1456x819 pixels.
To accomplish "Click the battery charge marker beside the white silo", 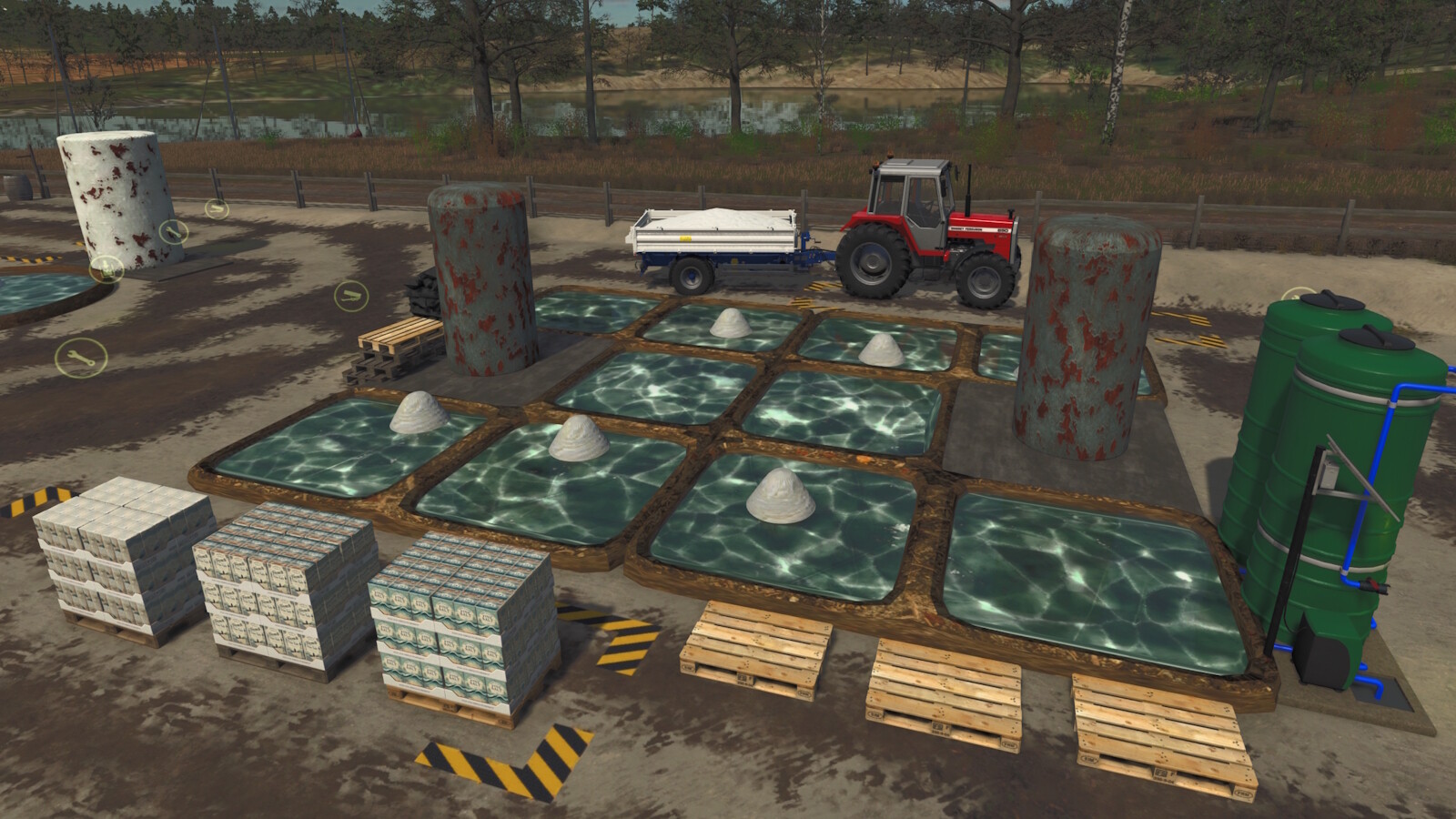I will (106, 268).
